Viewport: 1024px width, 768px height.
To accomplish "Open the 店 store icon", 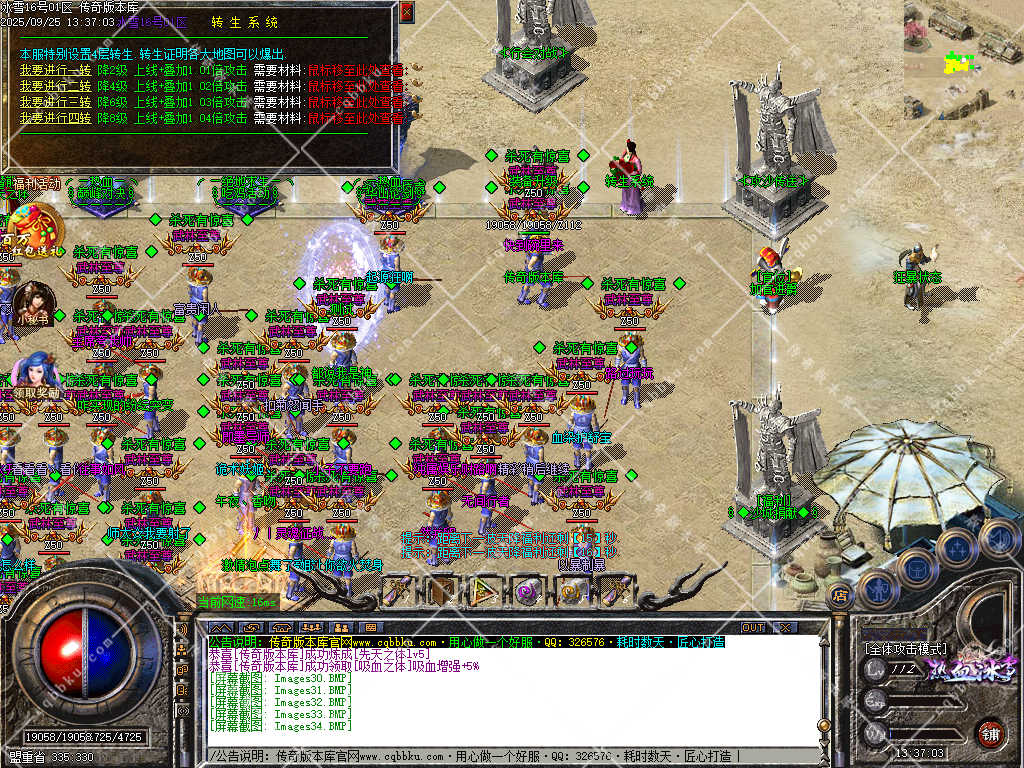I will [840, 597].
